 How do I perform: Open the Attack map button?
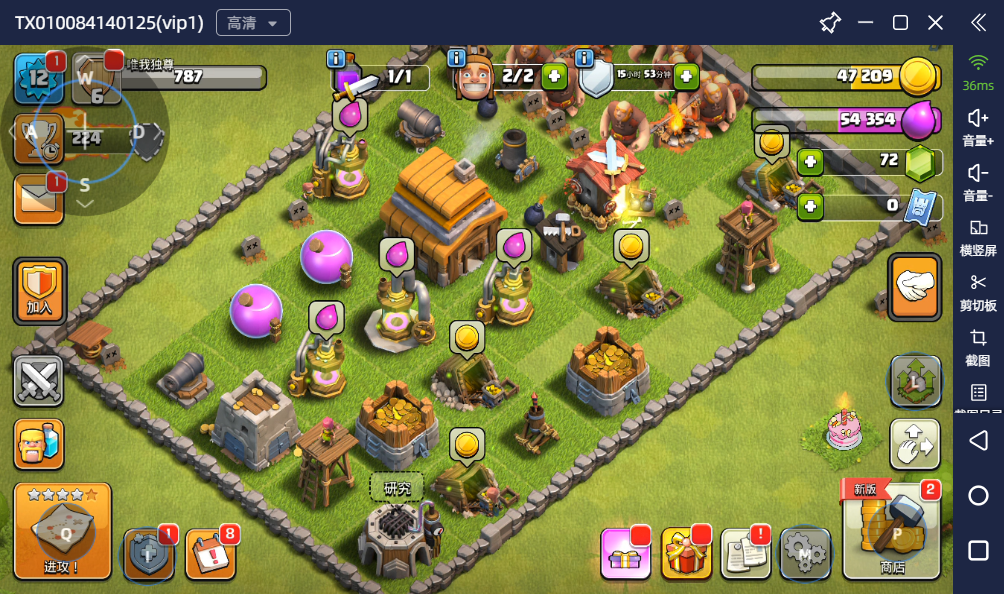coord(62,530)
